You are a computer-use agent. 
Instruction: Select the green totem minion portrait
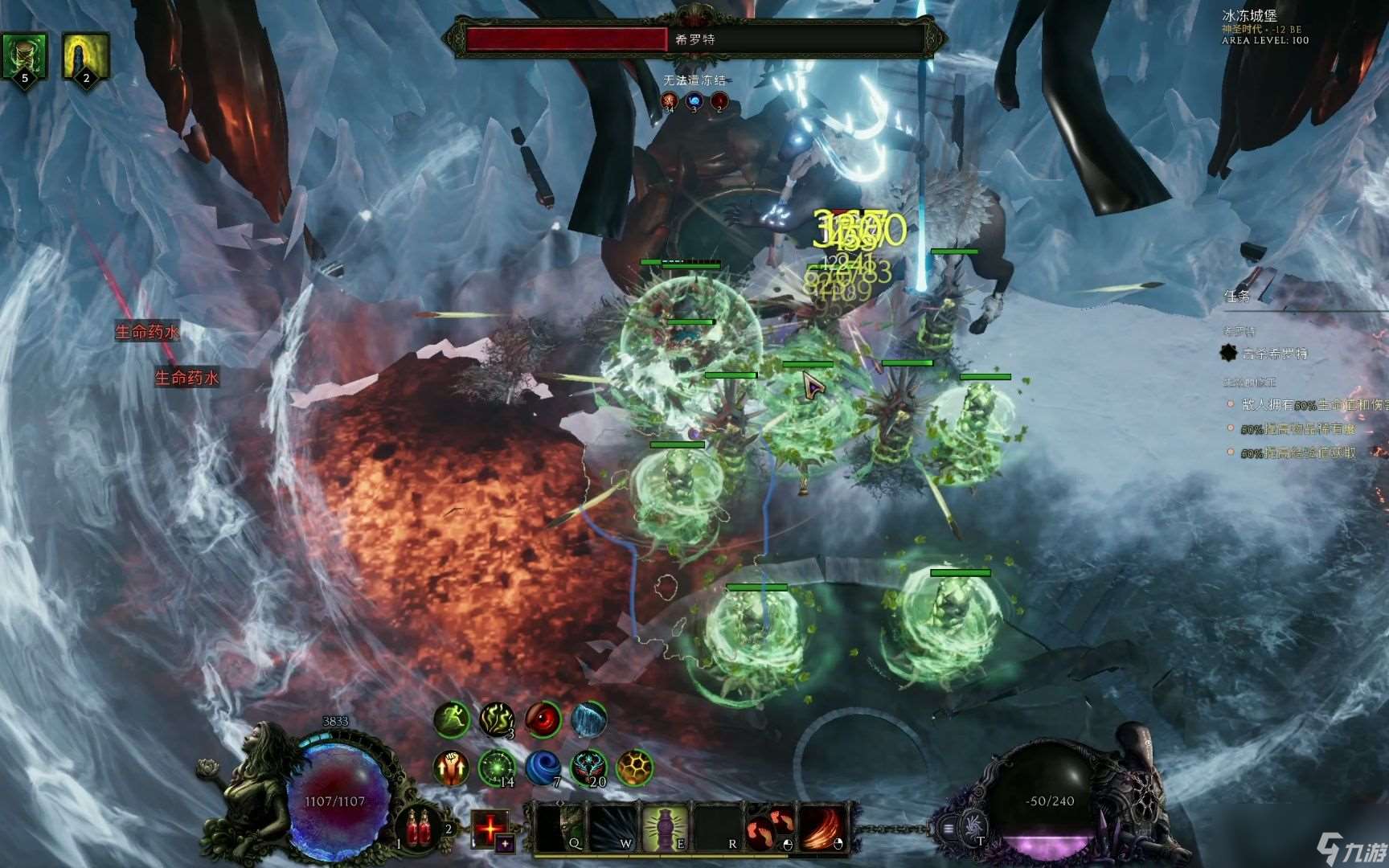[24, 56]
